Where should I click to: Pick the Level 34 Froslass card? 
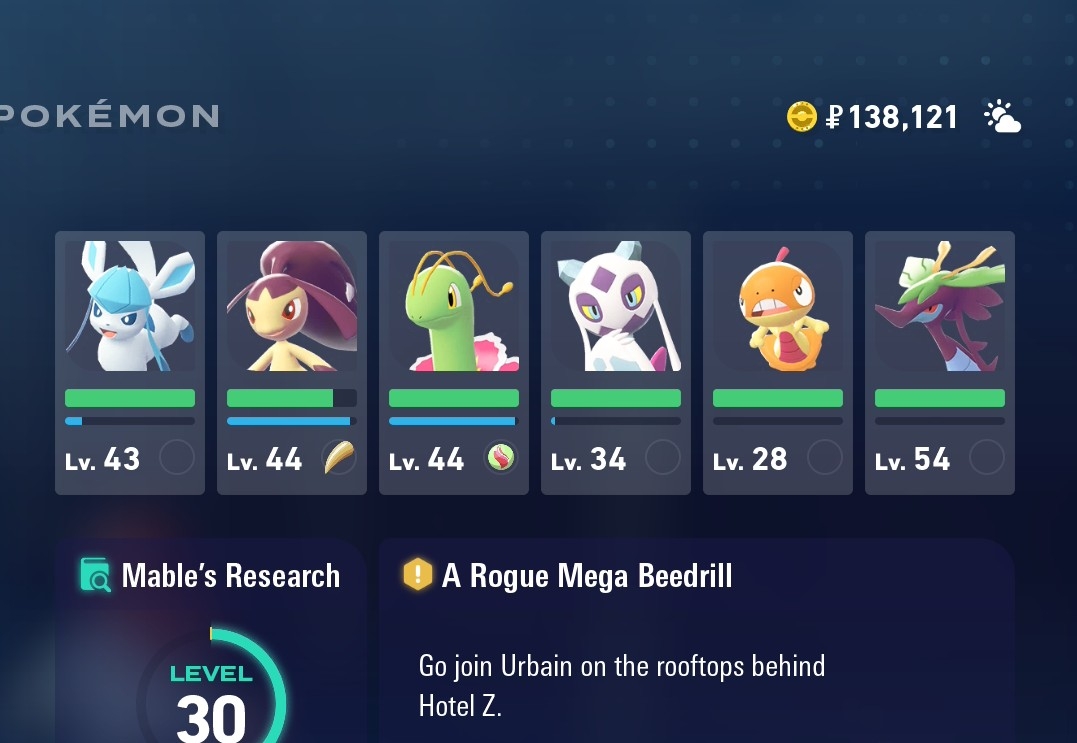[x=615, y=362]
